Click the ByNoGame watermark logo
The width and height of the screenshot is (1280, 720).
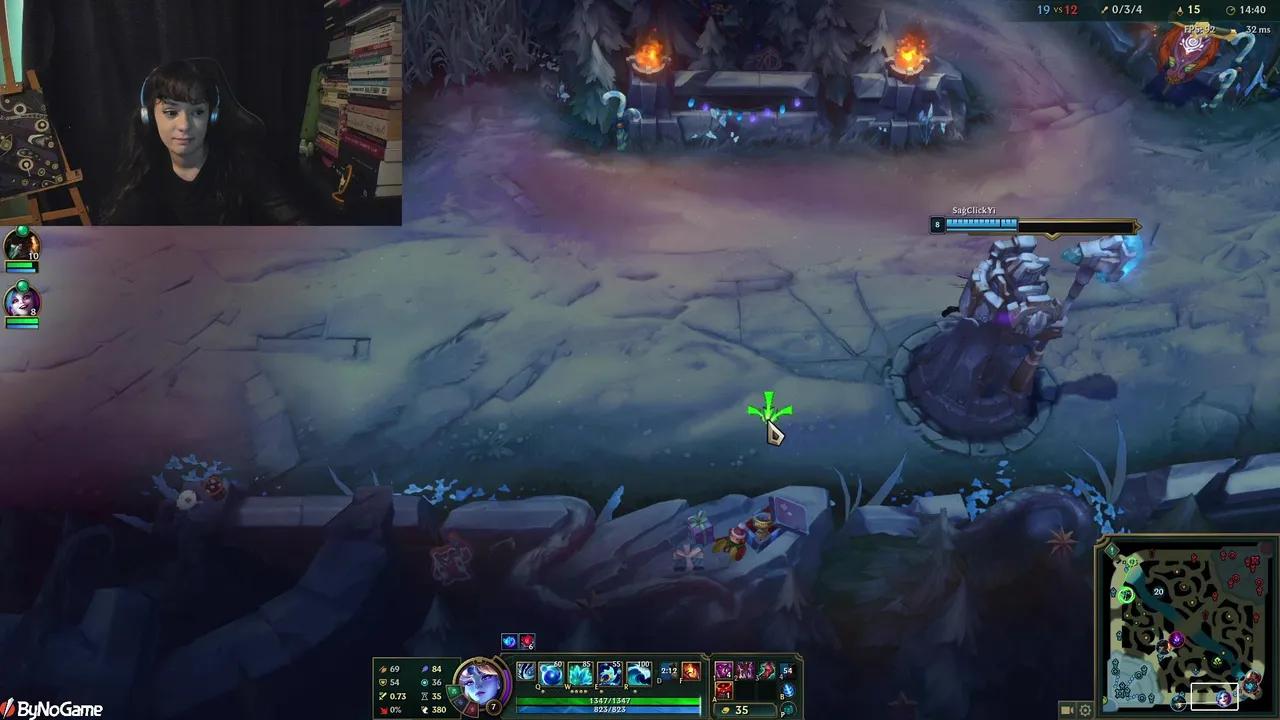click(x=50, y=708)
